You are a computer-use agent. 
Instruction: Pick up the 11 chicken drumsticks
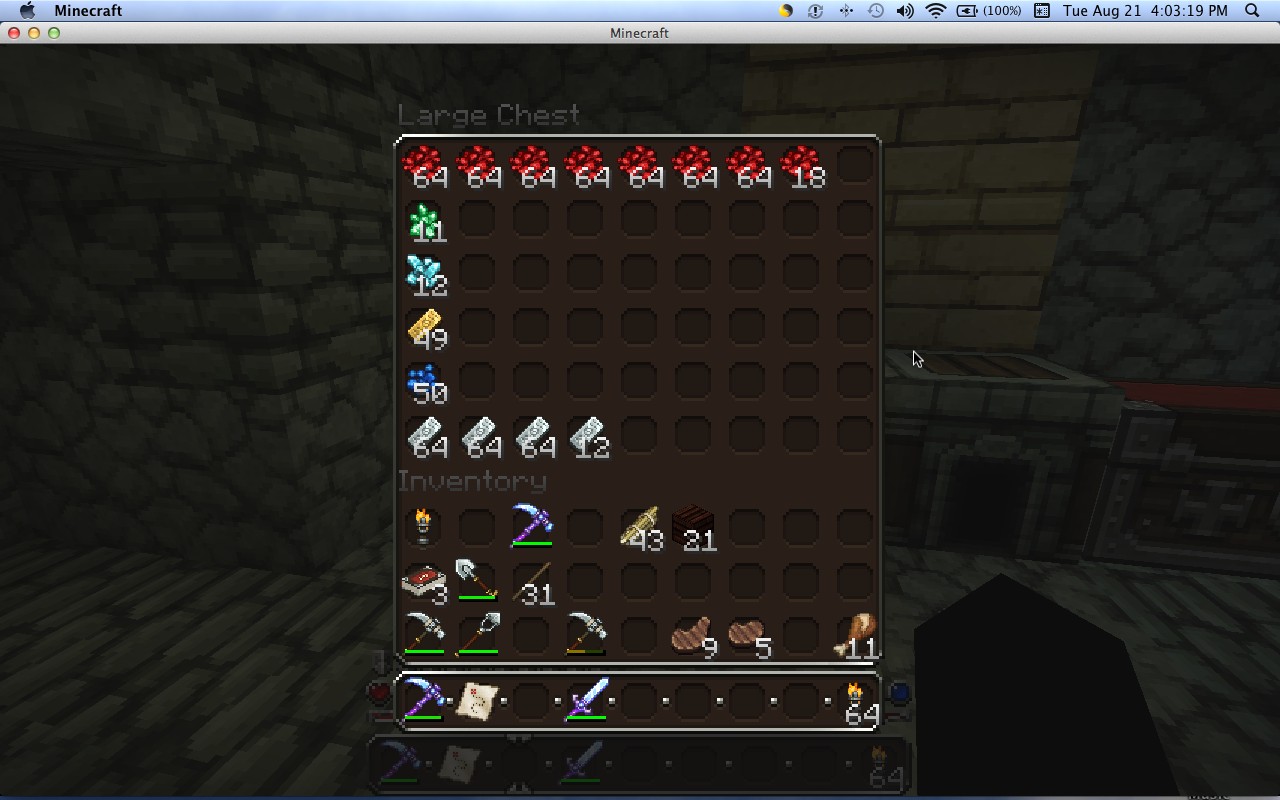click(856, 635)
